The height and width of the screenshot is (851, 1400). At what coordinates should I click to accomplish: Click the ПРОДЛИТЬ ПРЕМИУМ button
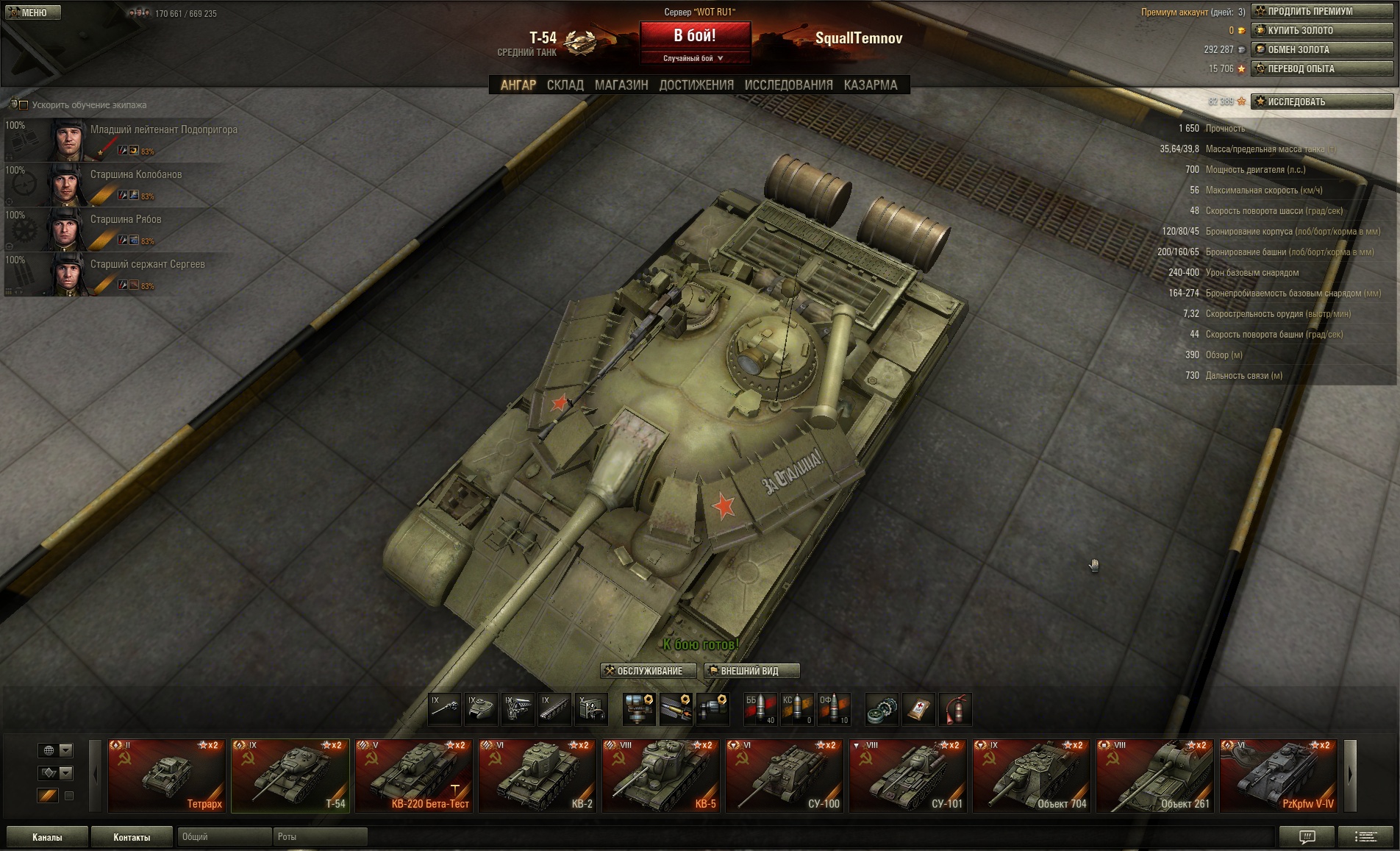click(1322, 12)
